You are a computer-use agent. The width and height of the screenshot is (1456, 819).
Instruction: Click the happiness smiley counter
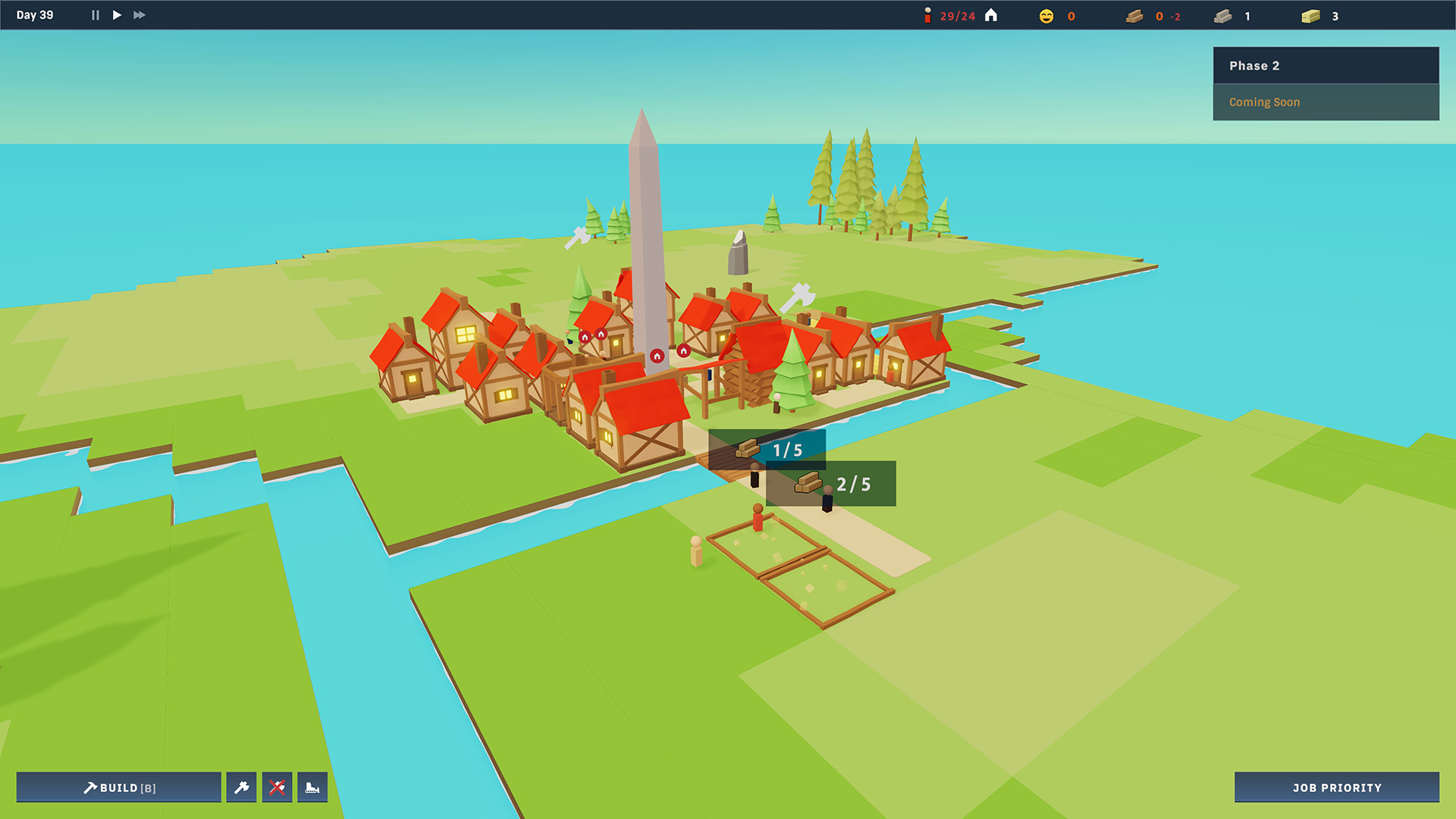click(1045, 15)
